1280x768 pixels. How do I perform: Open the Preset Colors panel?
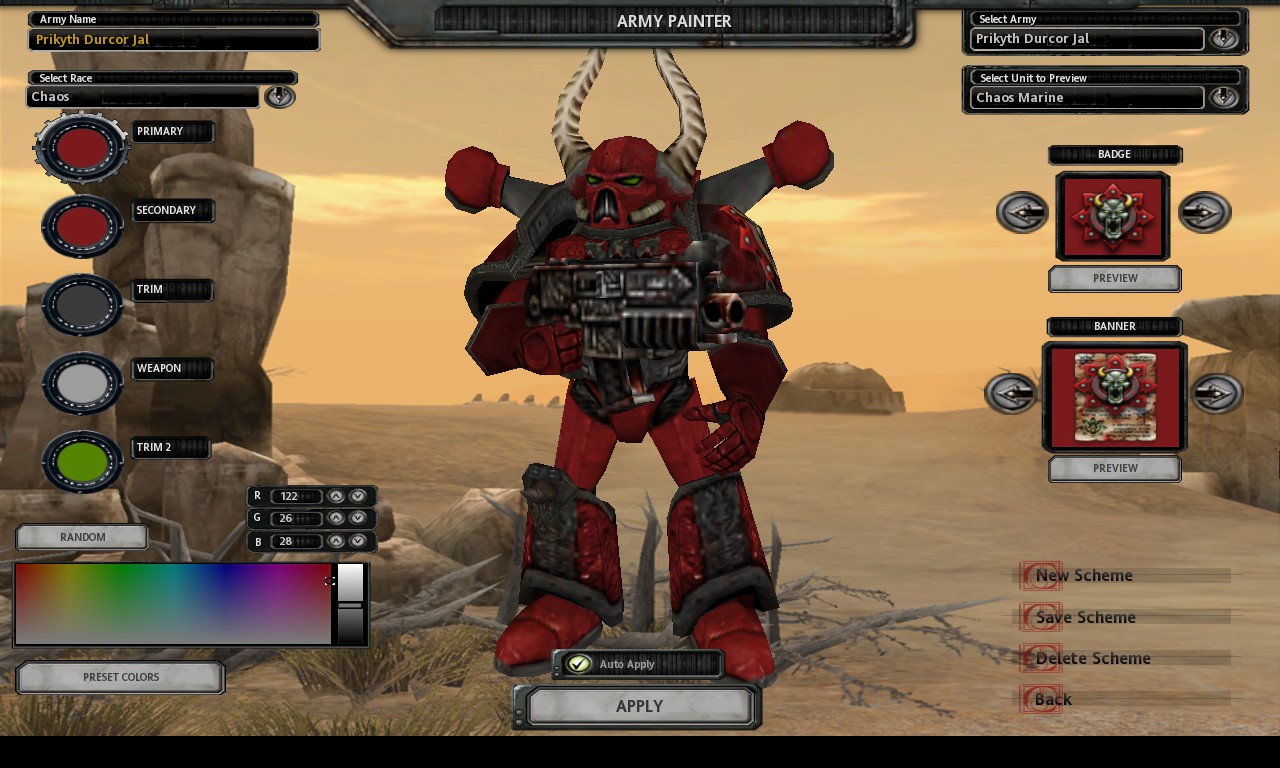point(121,677)
